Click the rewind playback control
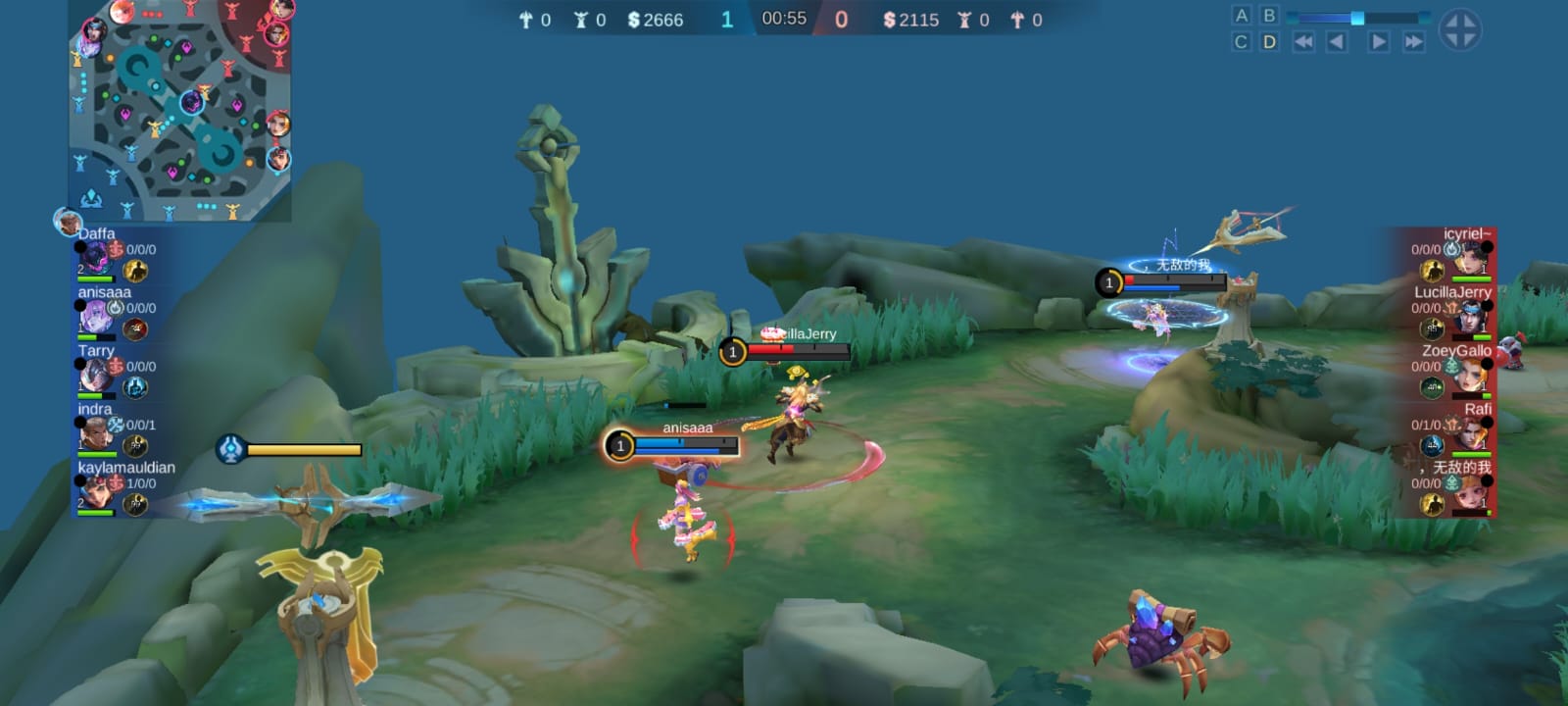This screenshot has width=1568, height=706. point(1303,41)
